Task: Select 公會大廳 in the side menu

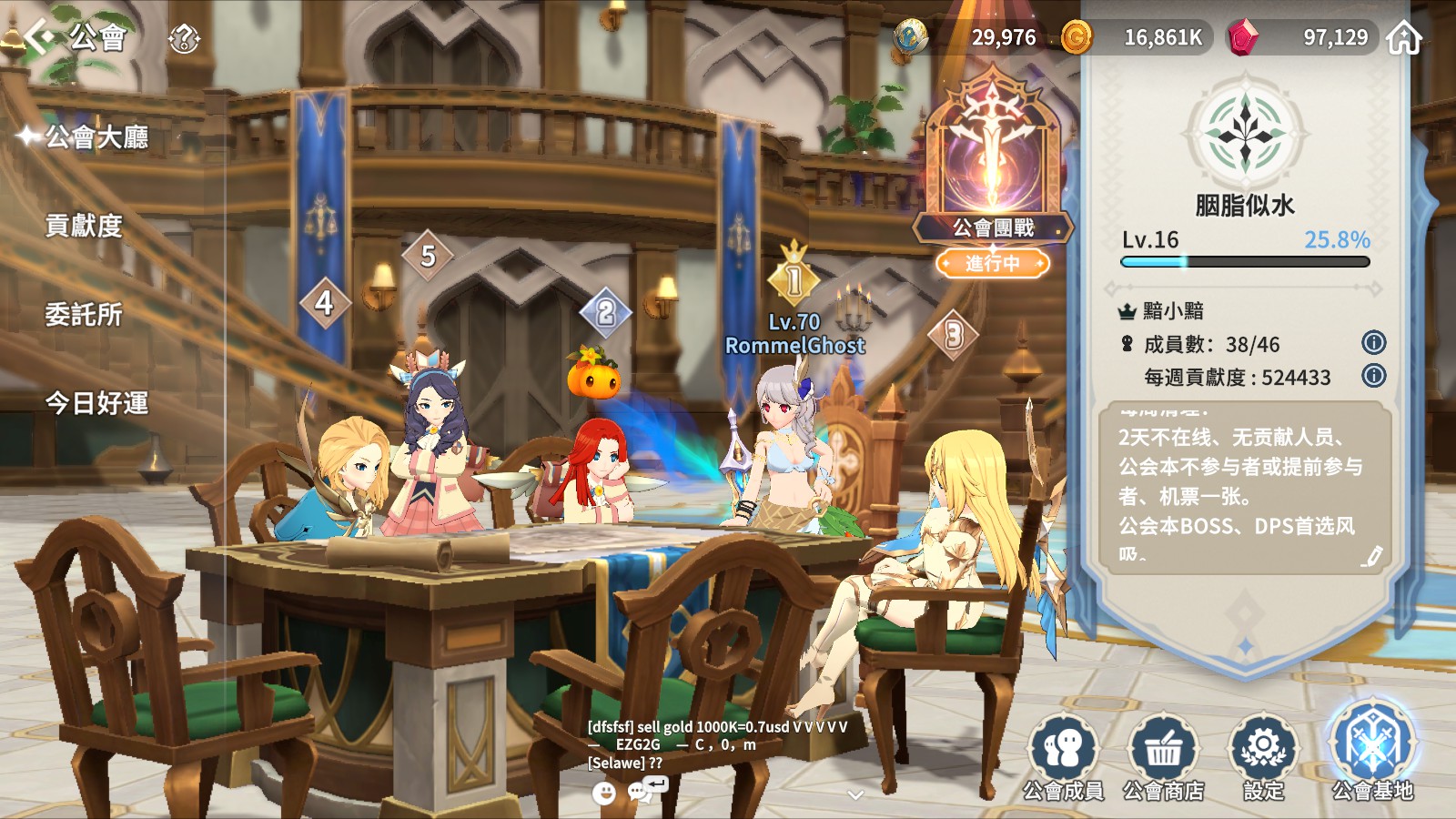Action: tap(96, 137)
